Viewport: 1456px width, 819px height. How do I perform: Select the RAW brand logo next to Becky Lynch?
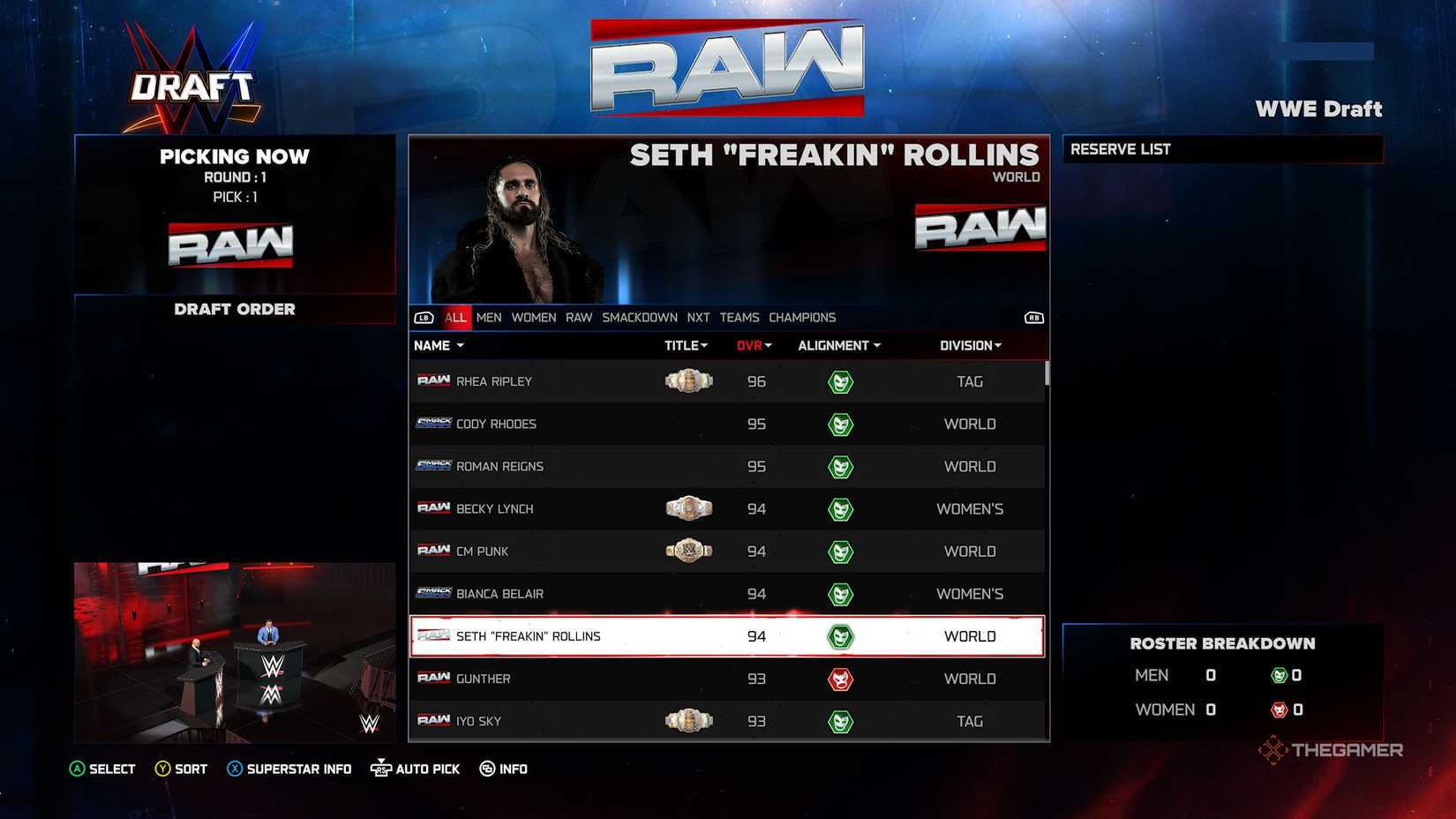tap(432, 508)
